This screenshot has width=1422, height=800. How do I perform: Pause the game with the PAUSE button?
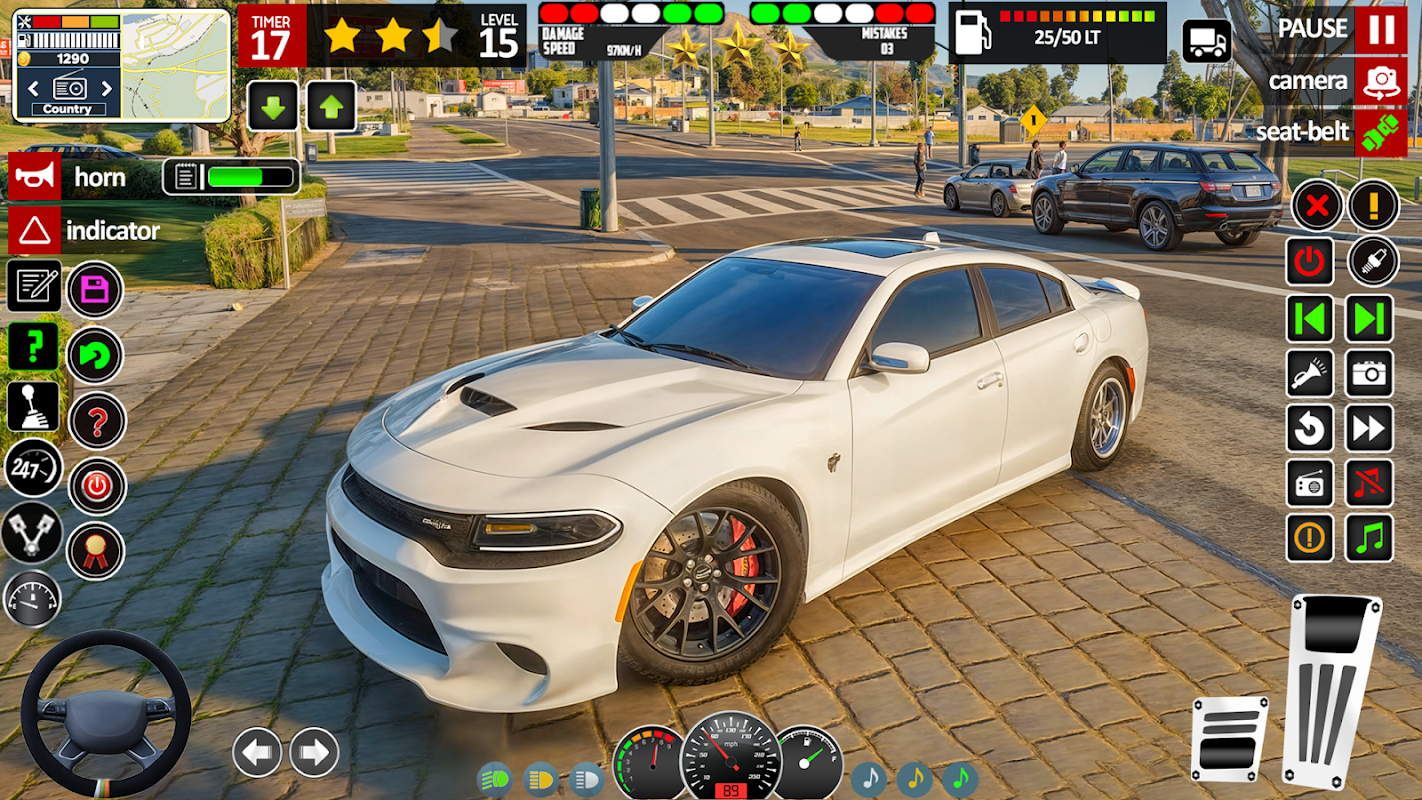point(1381,29)
